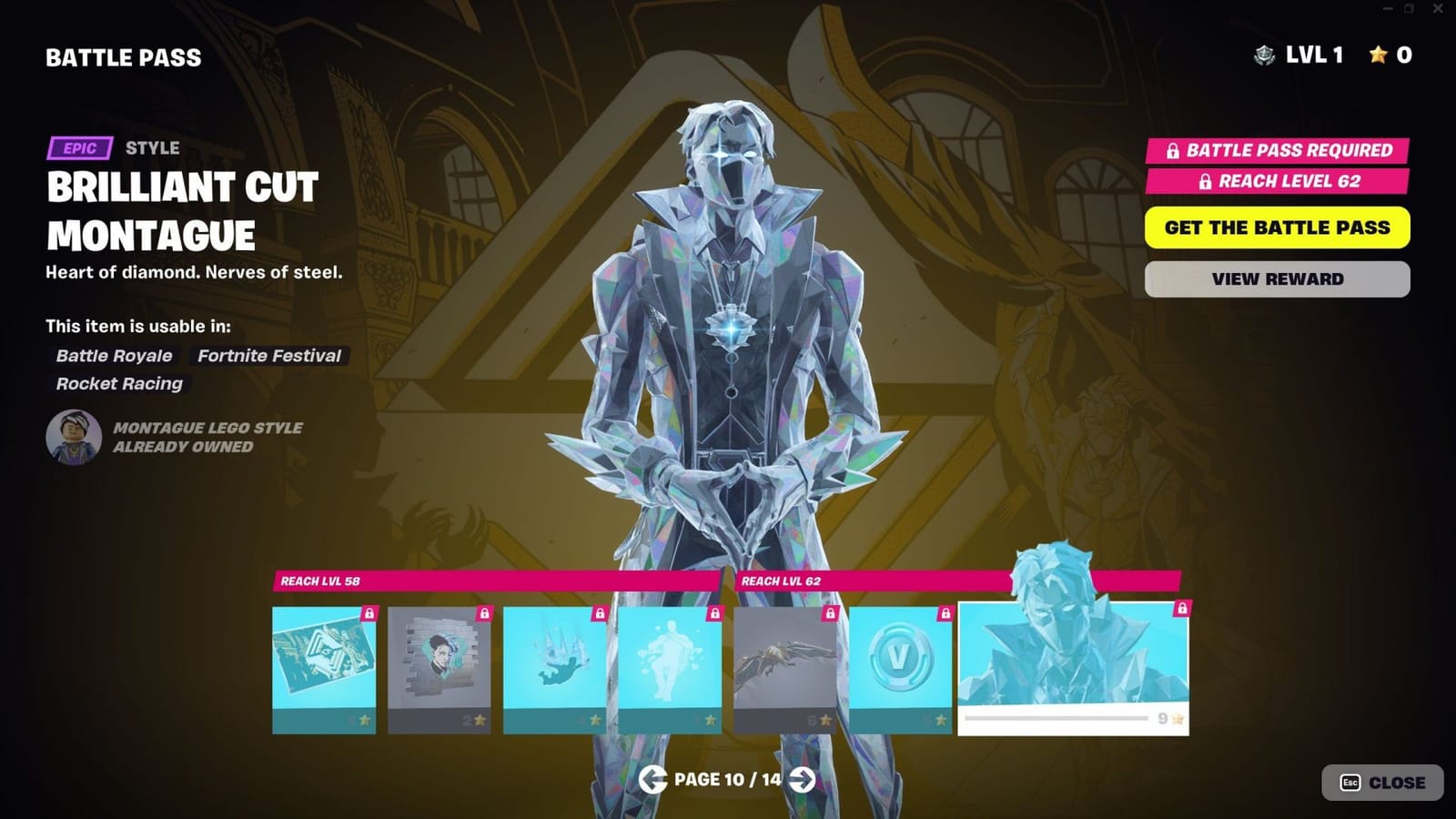Select the Fortnite Festival tag

click(x=268, y=356)
